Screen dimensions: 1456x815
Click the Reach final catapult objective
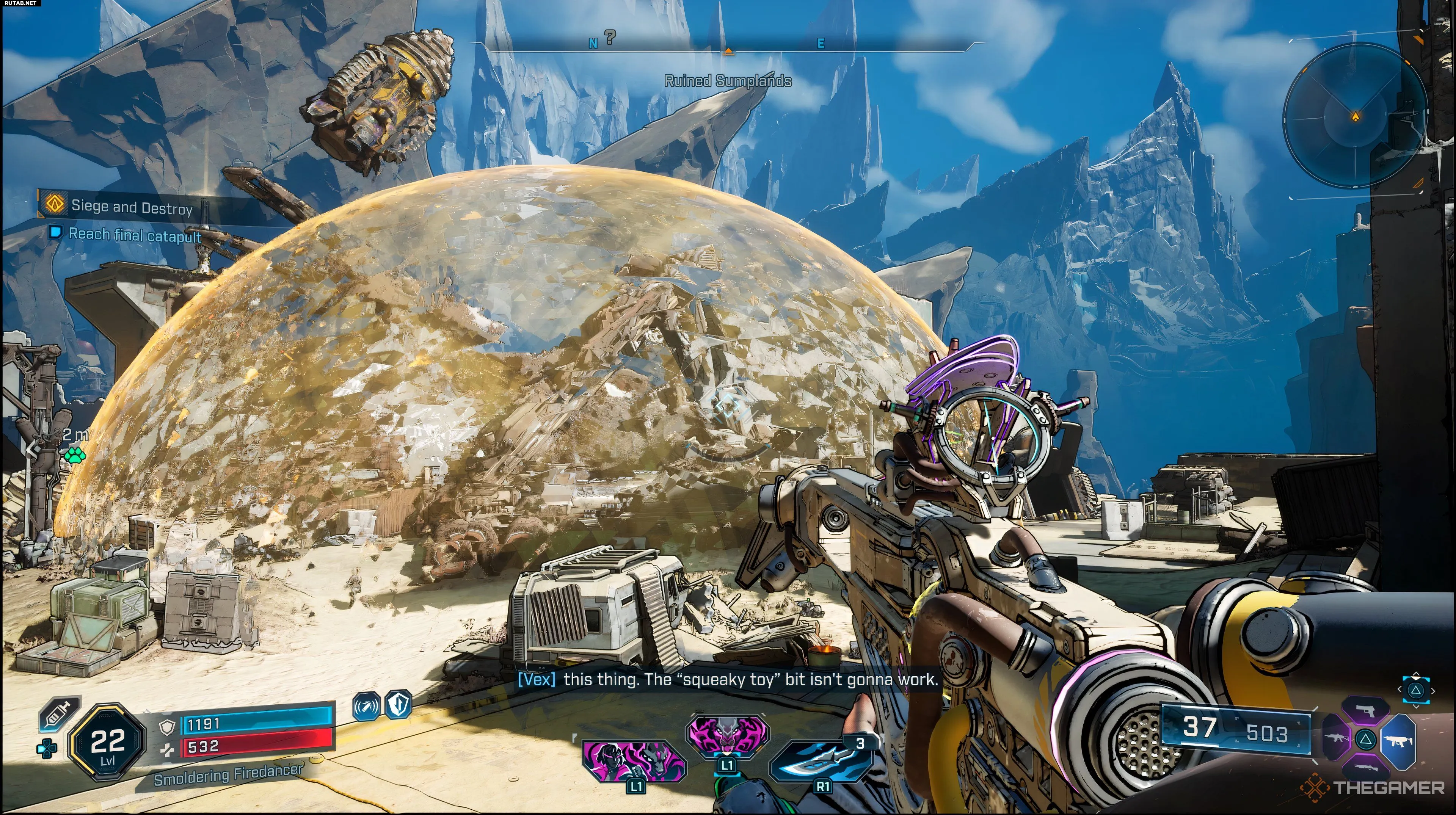pos(134,235)
